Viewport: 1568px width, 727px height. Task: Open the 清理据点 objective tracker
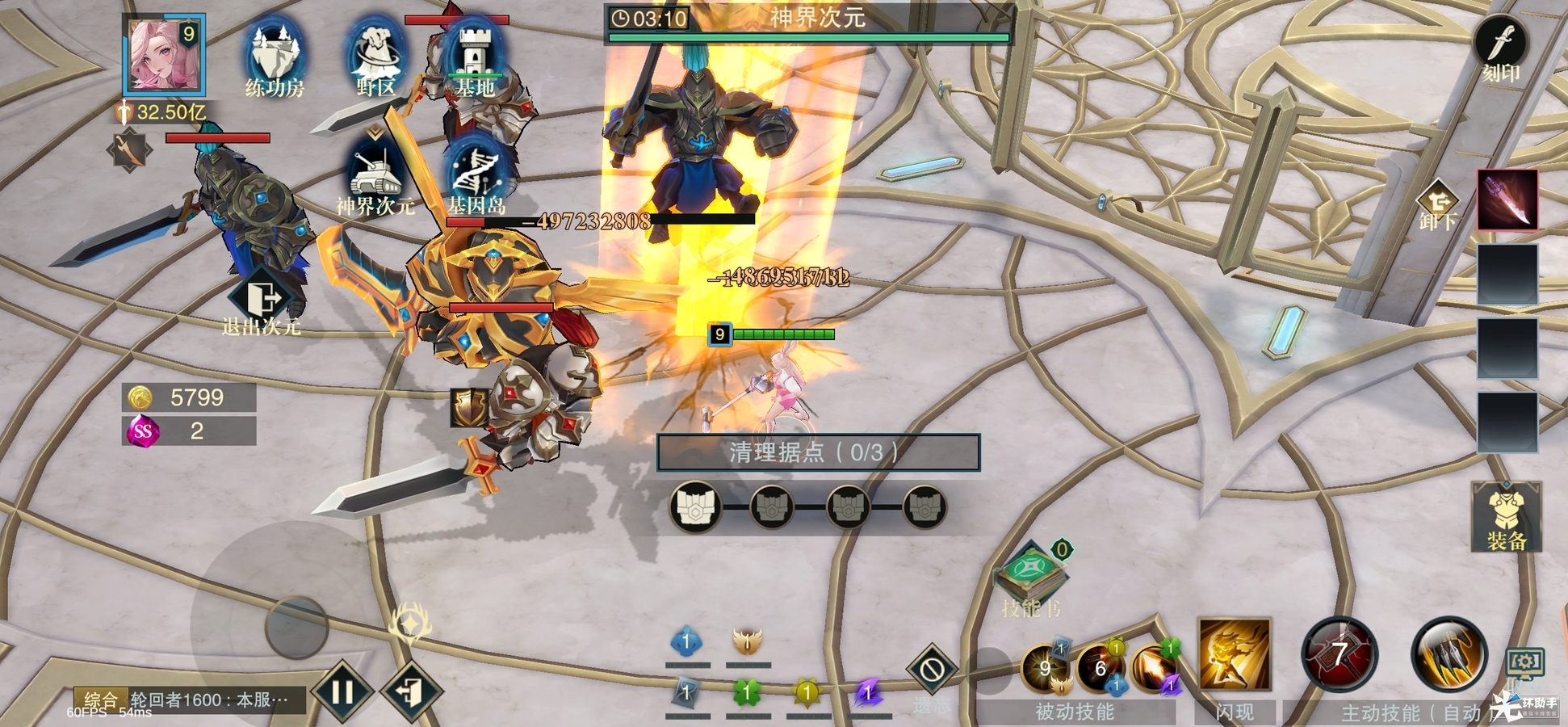pos(818,452)
